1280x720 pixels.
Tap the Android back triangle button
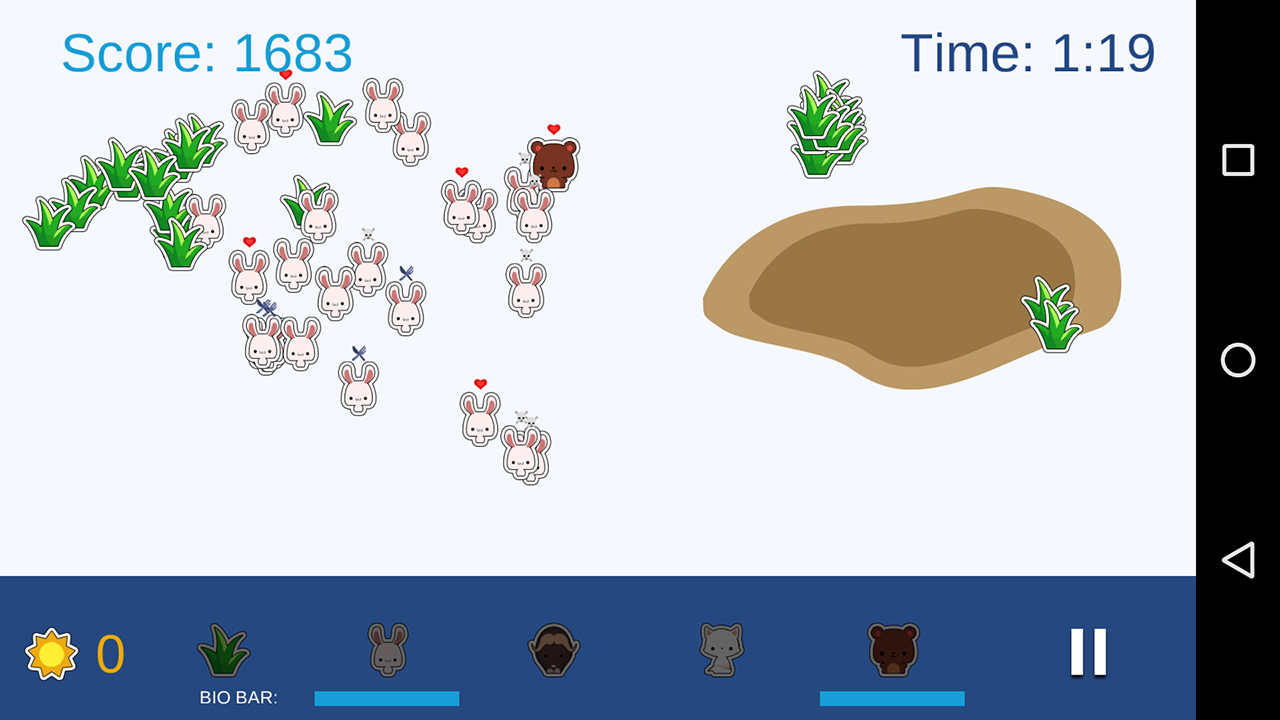click(x=1238, y=560)
